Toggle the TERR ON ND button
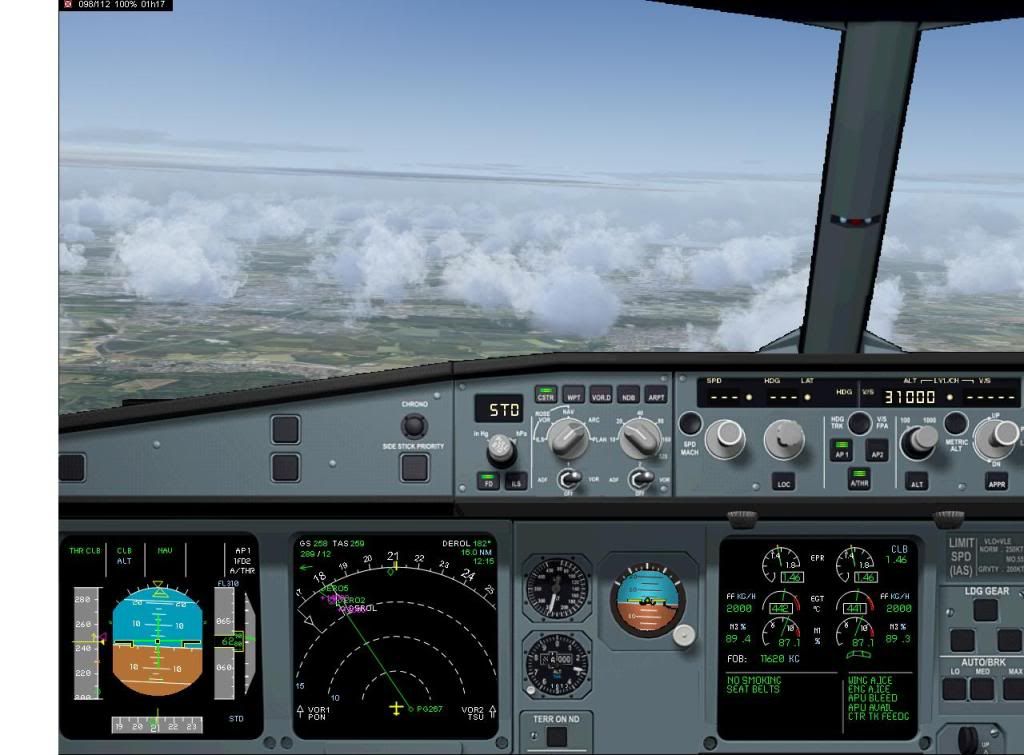 coord(556,737)
